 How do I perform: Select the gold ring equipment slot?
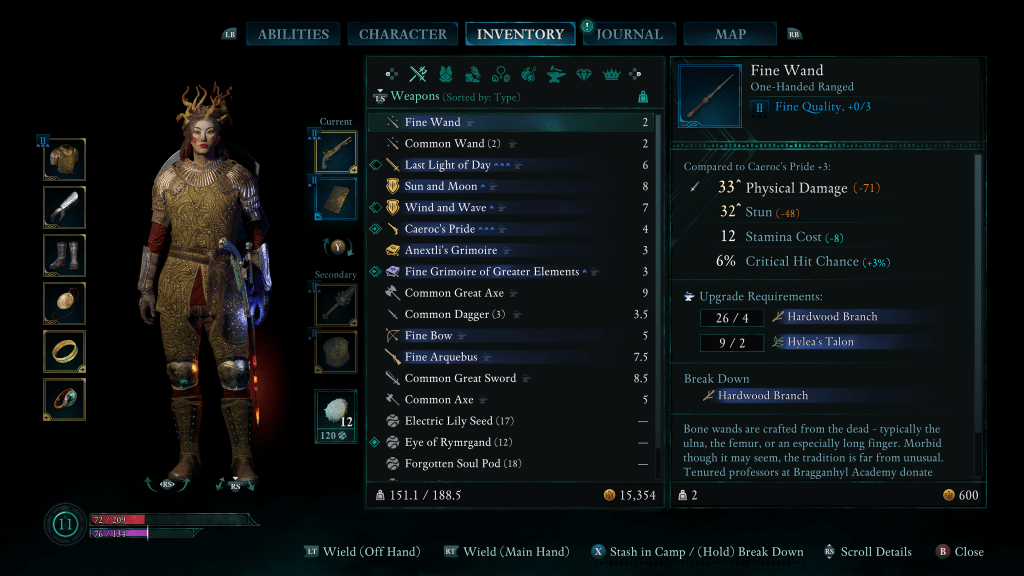[65, 351]
